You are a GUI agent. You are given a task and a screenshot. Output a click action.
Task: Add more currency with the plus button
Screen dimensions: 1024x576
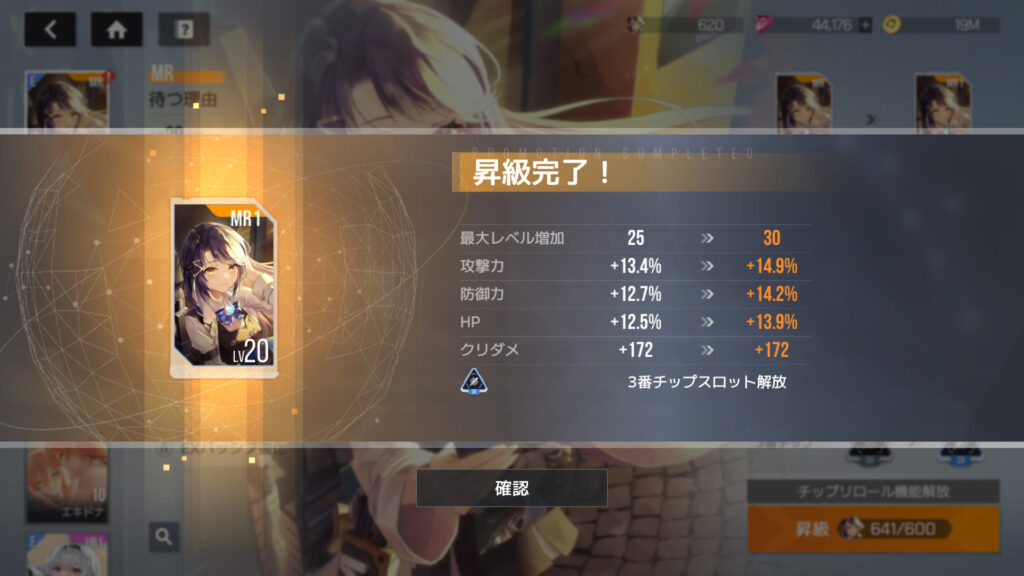[x=865, y=25]
